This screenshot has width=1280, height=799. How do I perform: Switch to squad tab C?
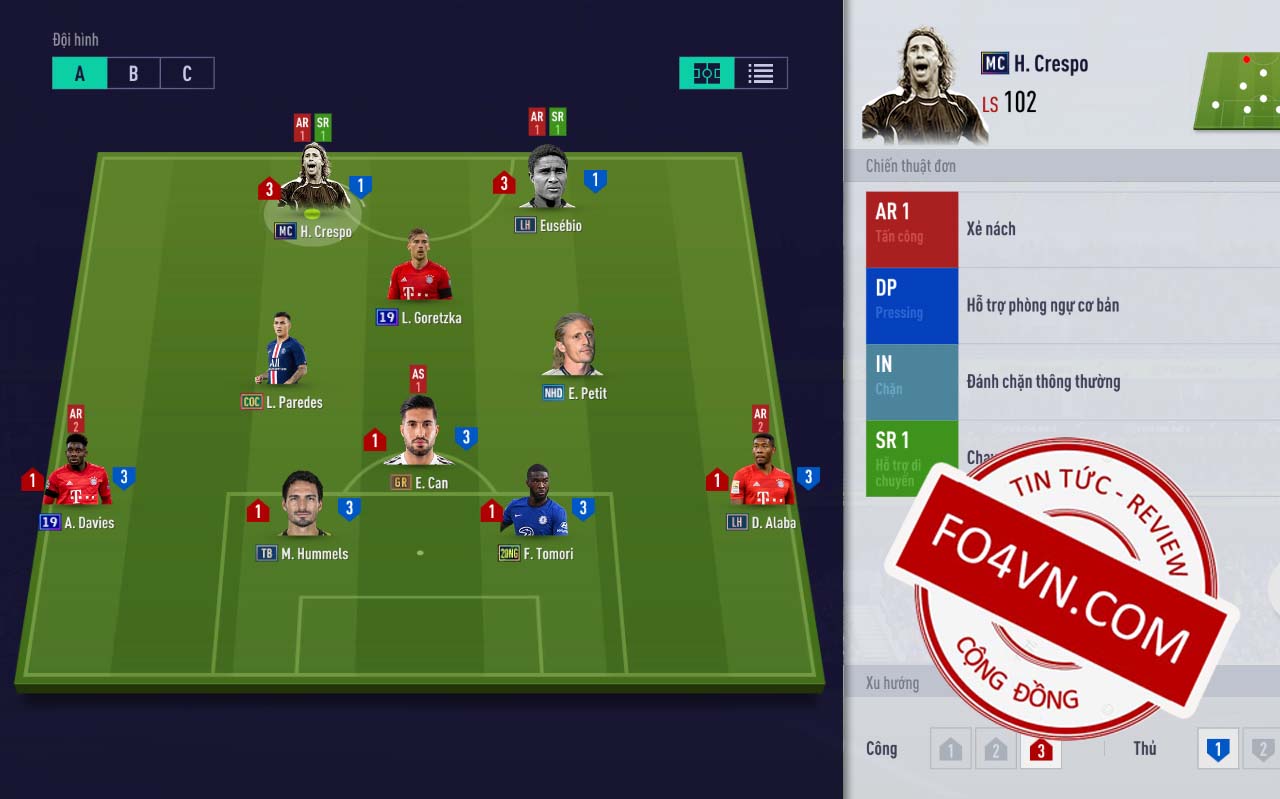pyautogui.click(x=187, y=73)
